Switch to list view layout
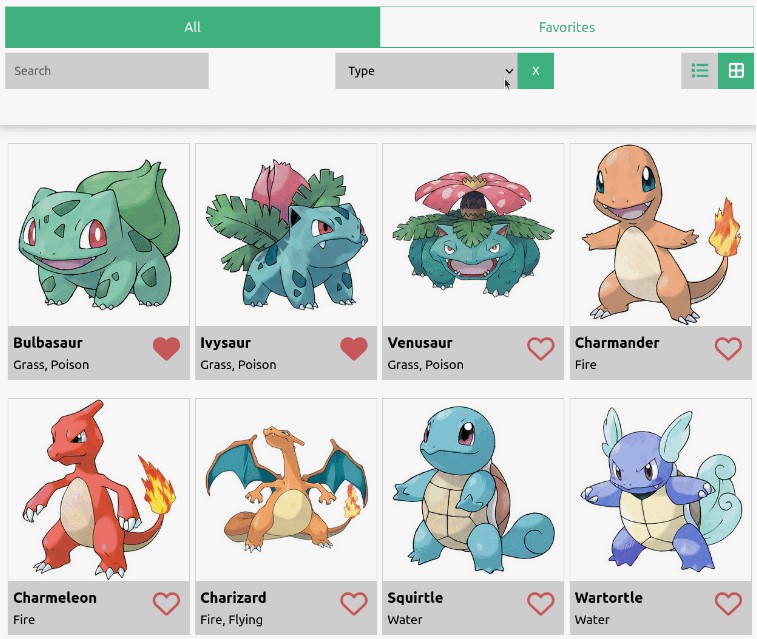The height and width of the screenshot is (639, 757). click(700, 71)
